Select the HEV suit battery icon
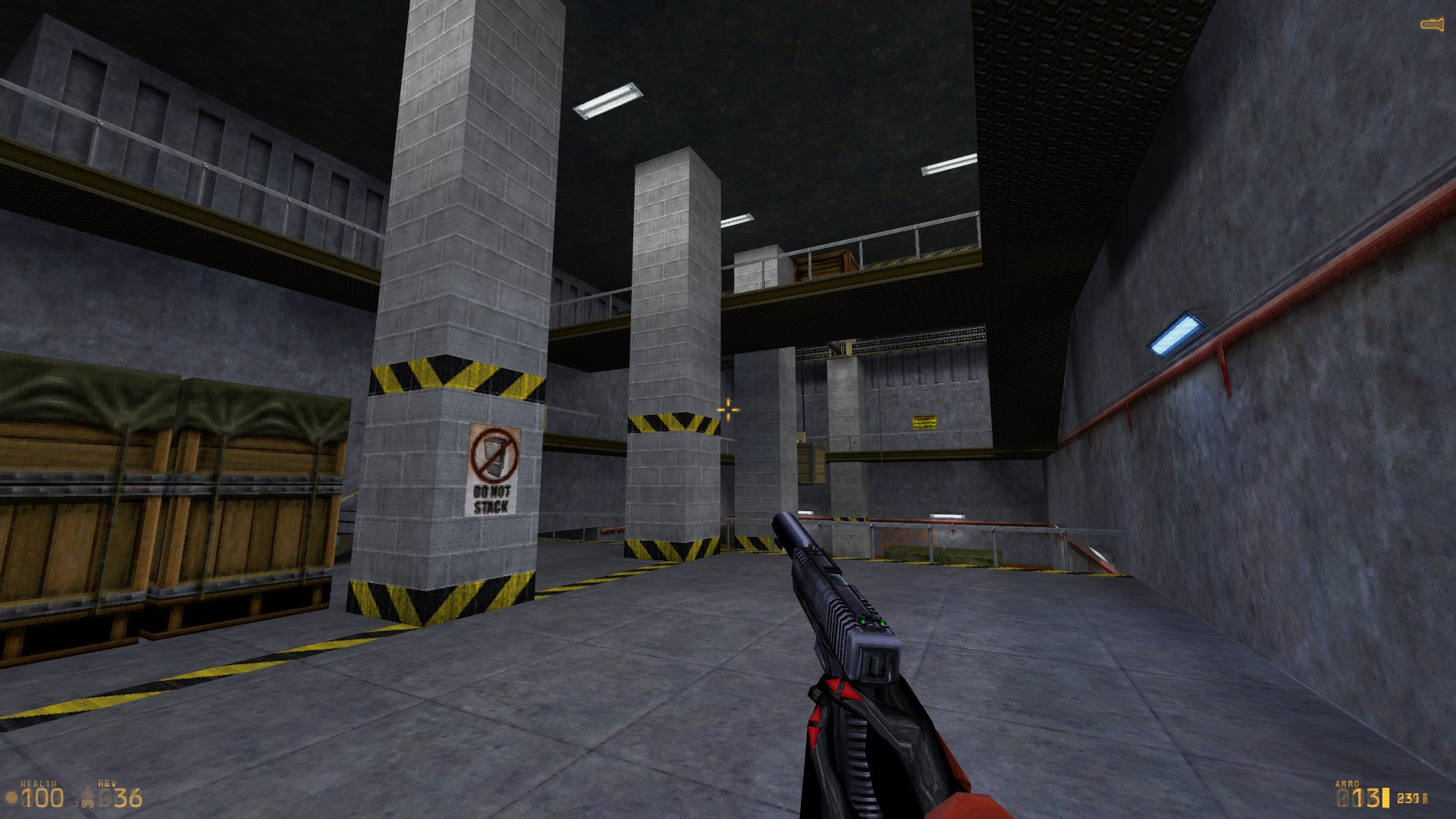The height and width of the screenshot is (819, 1456). 88,796
